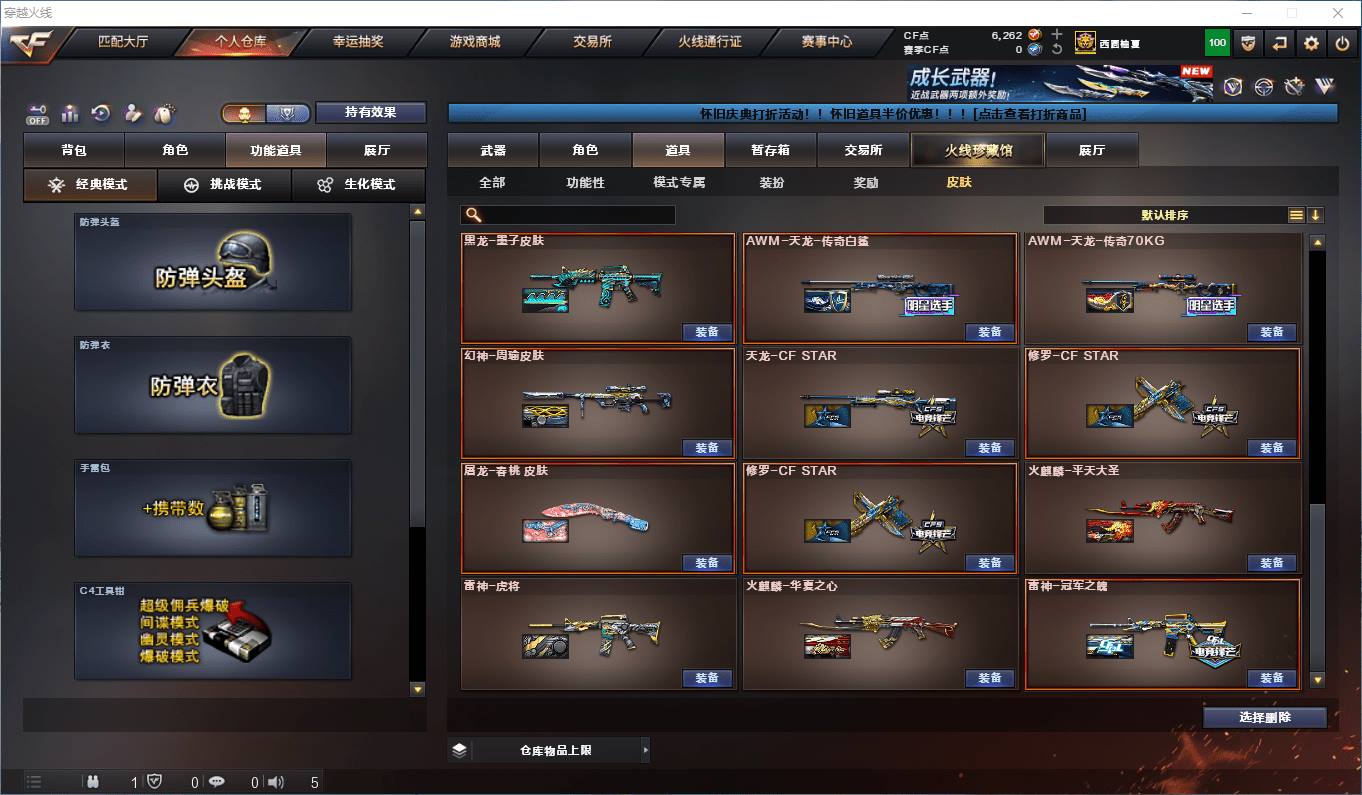Select the 背包 backpack tab
1362x795 pixels.
click(74, 150)
